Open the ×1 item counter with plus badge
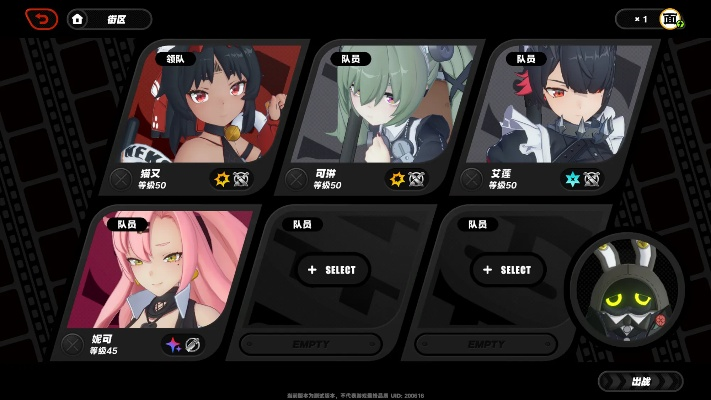711x400 pixels. (x=651, y=19)
